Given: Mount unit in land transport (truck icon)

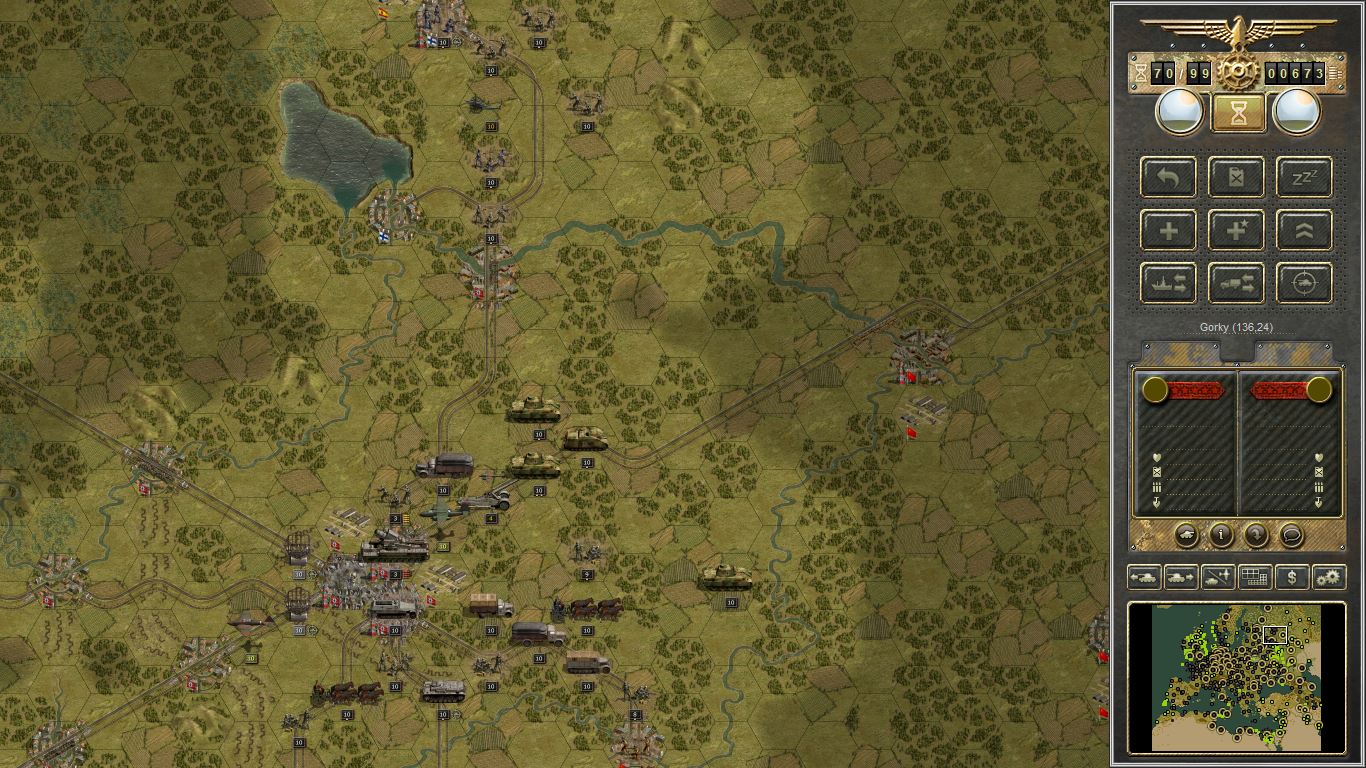Looking at the screenshot, I should coord(1235,283).
